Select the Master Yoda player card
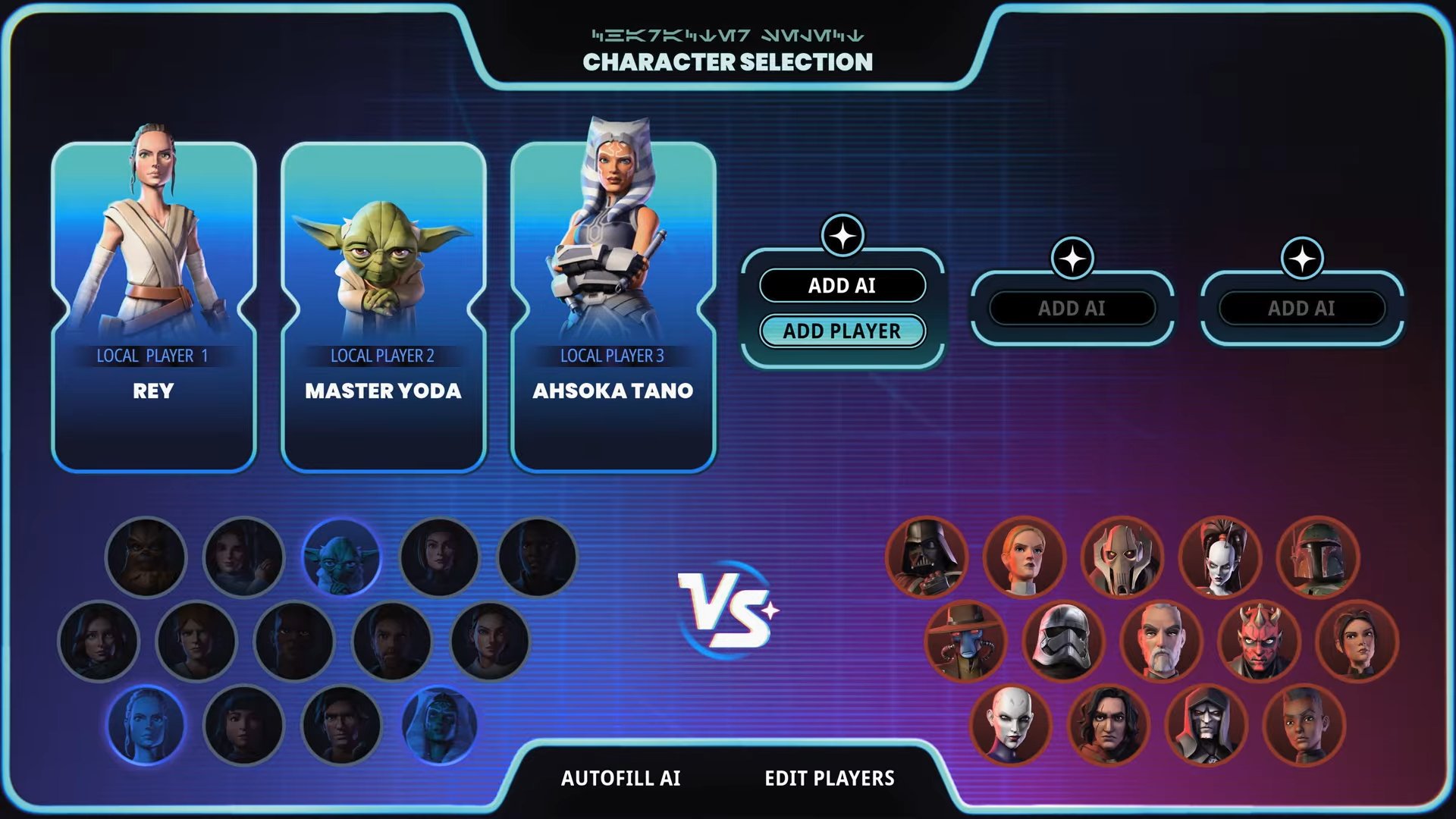This screenshot has width=1456, height=819. pyautogui.click(x=383, y=307)
